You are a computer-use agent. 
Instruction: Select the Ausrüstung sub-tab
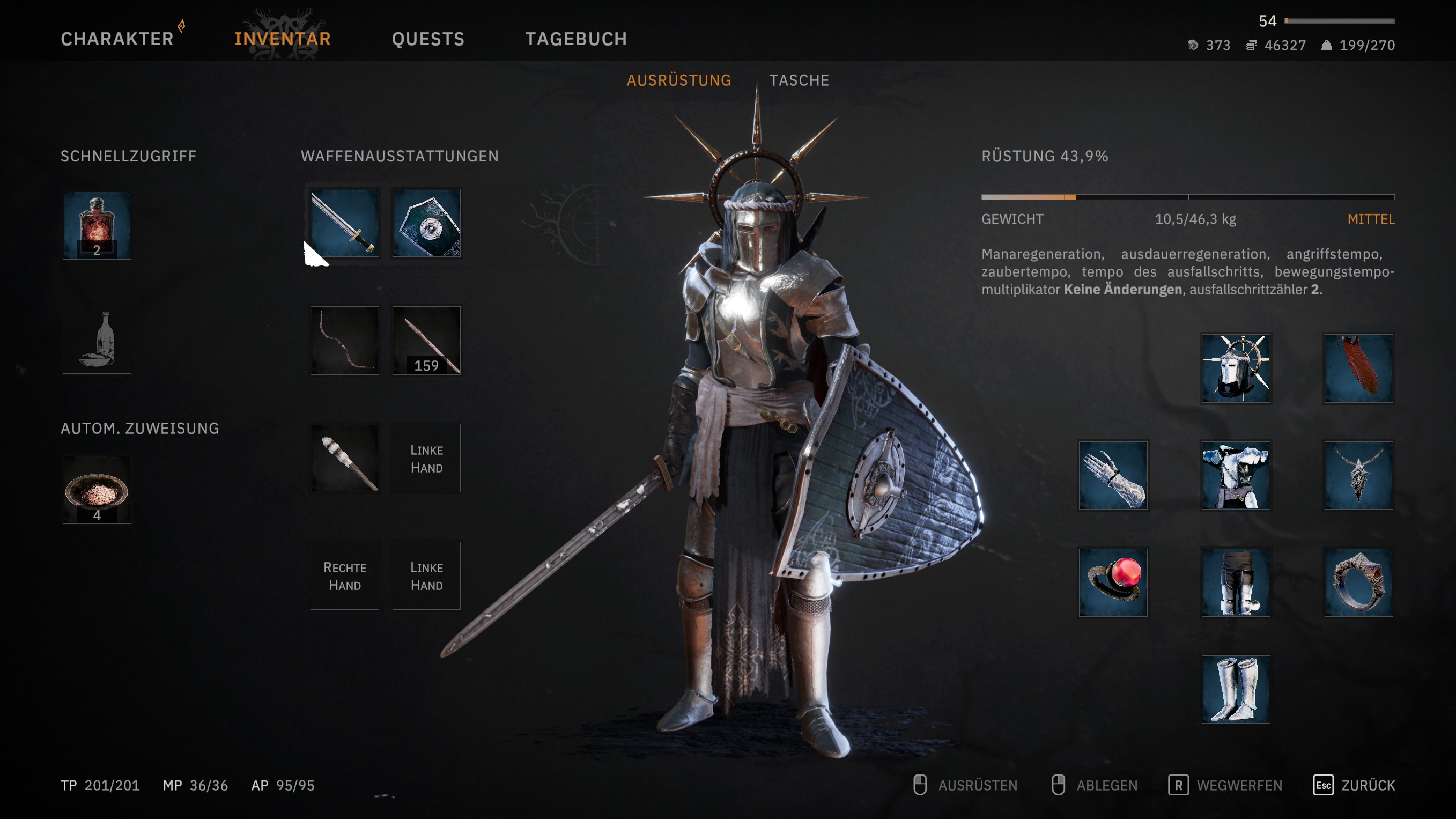click(x=679, y=80)
